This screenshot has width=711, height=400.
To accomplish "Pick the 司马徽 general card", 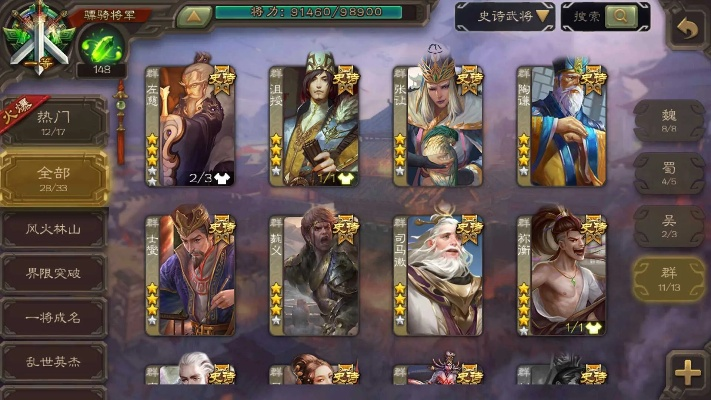I will click(437, 275).
